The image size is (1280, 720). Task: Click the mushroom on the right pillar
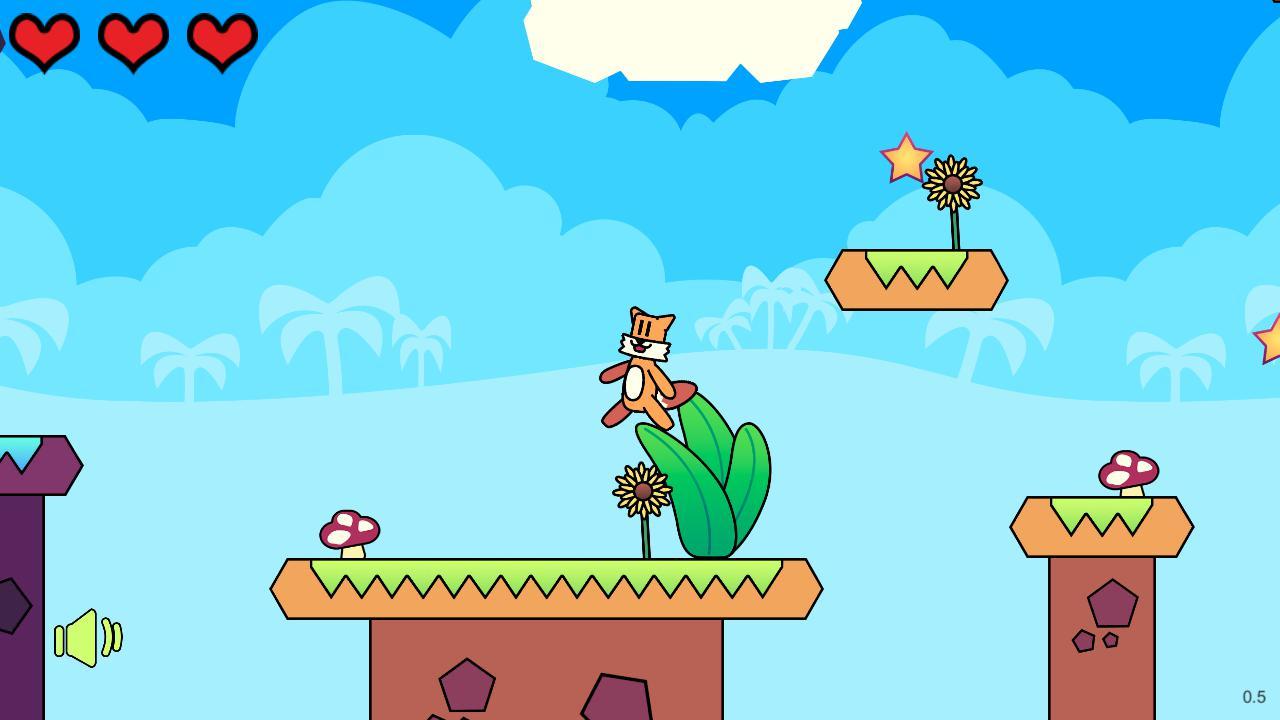coord(1128,470)
